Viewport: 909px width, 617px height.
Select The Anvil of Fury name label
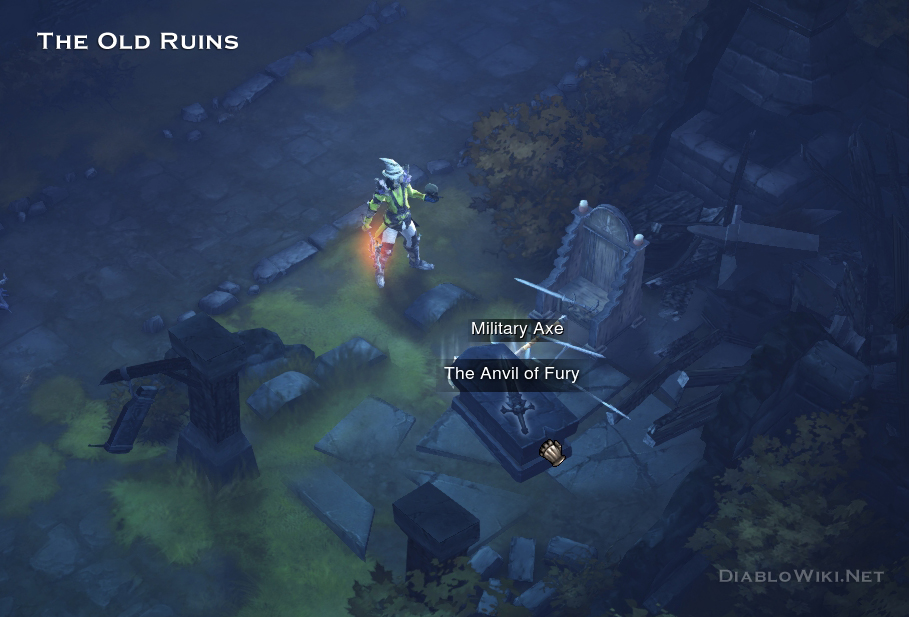pyautogui.click(x=512, y=374)
